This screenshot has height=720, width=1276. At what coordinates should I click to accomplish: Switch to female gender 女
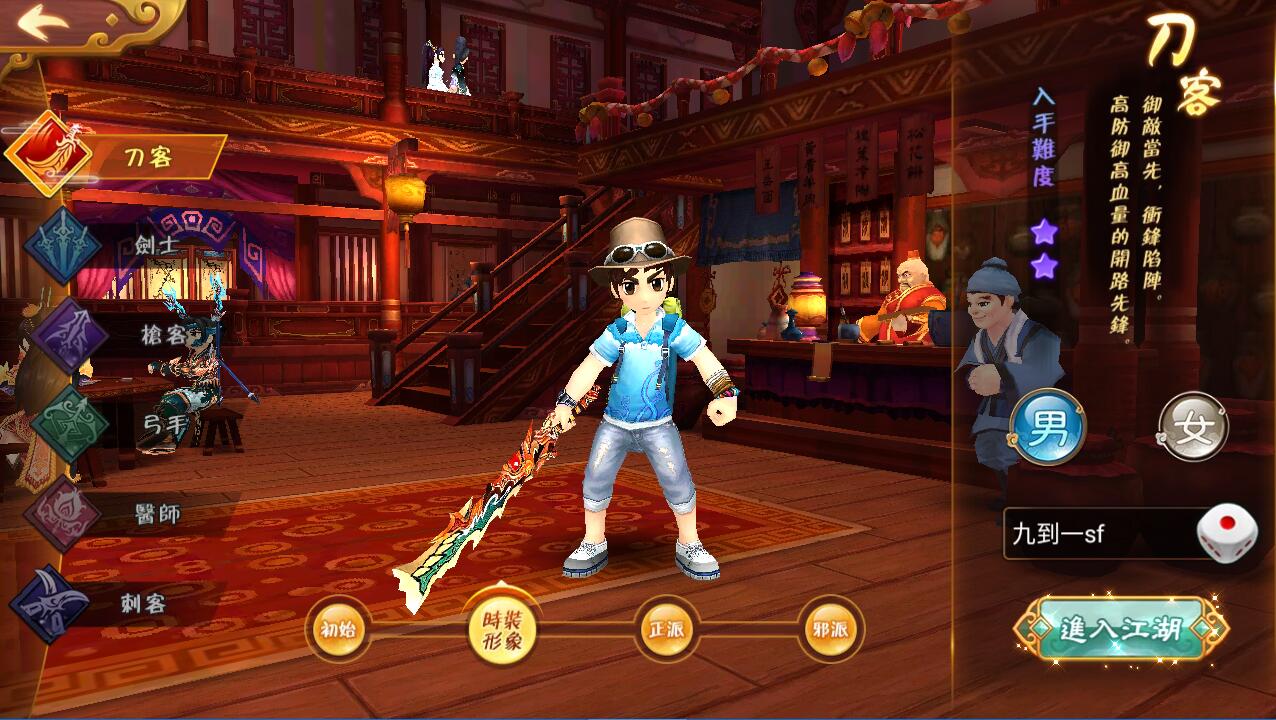pos(1193,427)
